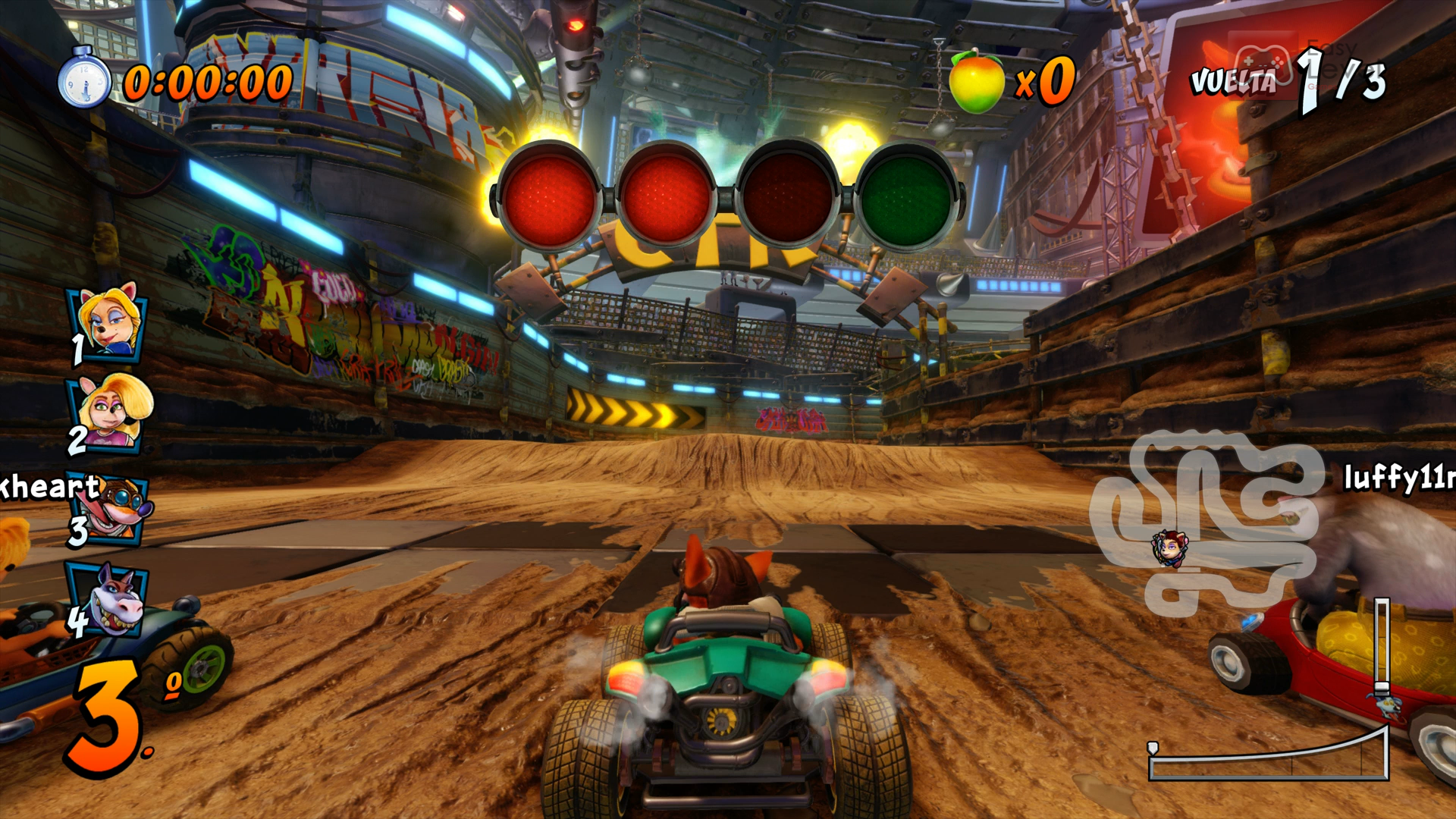Click the Wumpa fruit counter icon
The width and height of the screenshot is (1456, 819).
click(x=977, y=82)
